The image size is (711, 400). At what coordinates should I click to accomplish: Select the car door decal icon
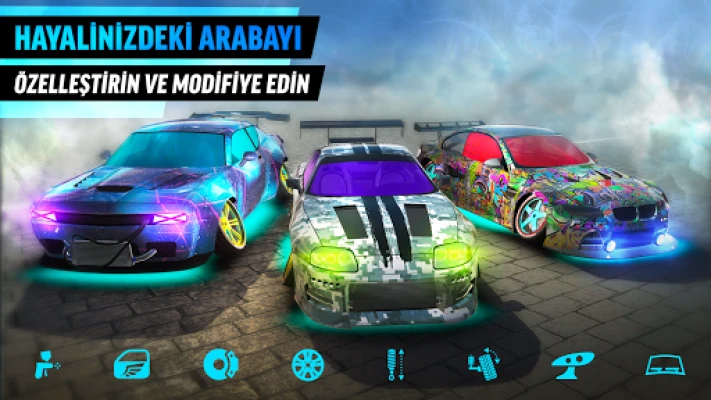tap(131, 364)
